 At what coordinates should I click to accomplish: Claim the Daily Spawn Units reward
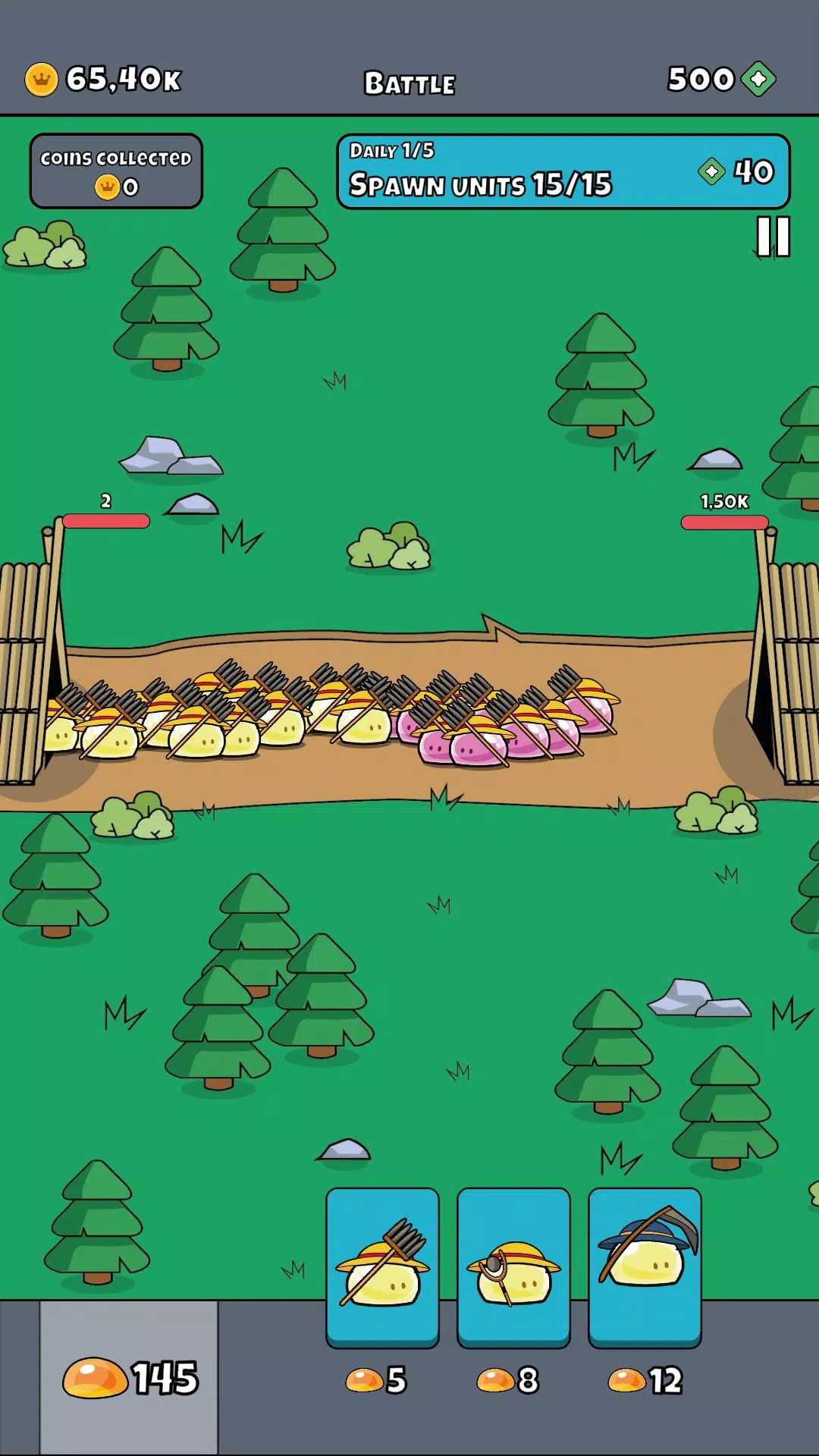(x=563, y=171)
